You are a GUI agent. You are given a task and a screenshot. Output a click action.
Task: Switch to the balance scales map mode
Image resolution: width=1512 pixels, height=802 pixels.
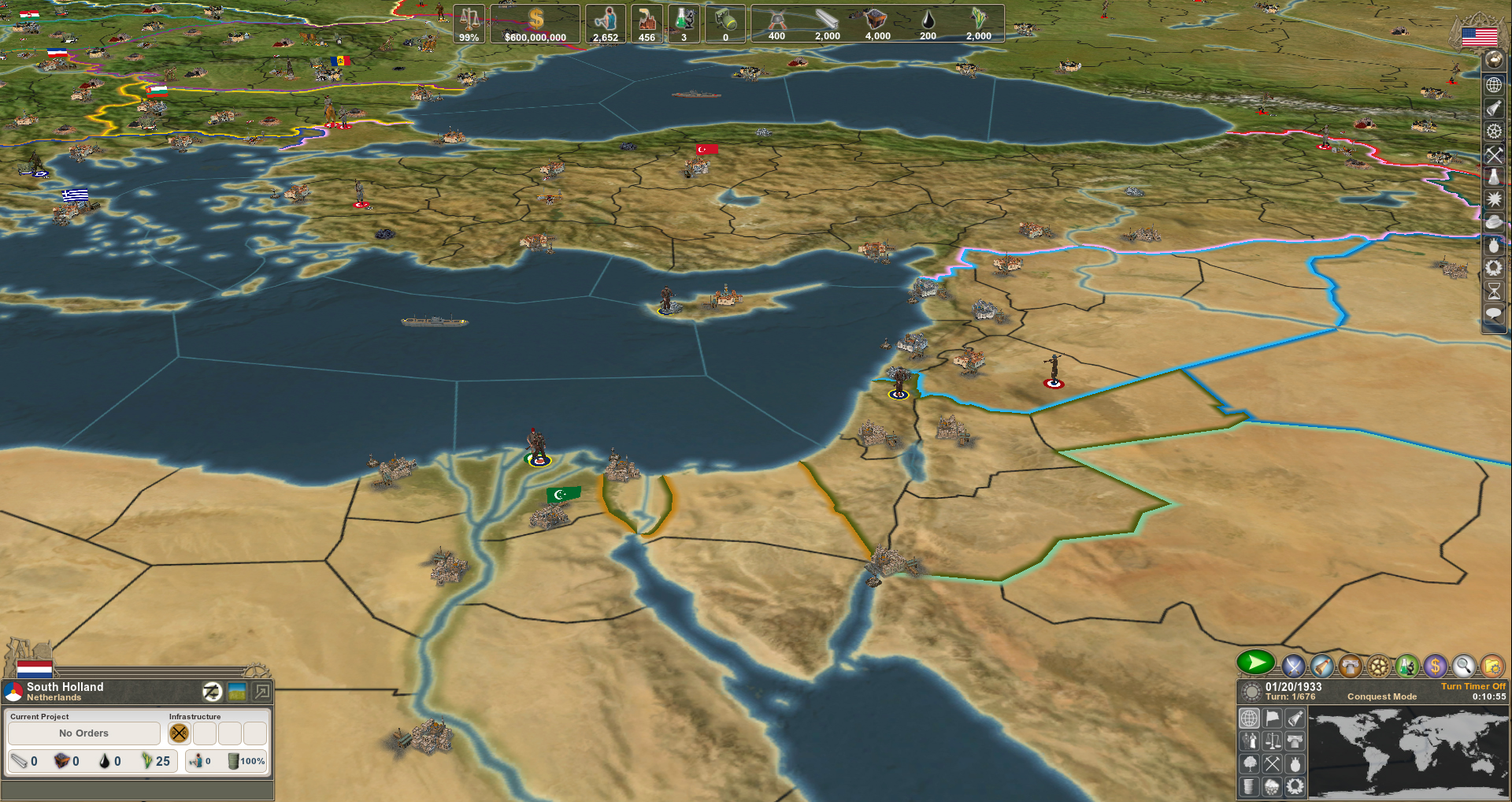[1273, 741]
